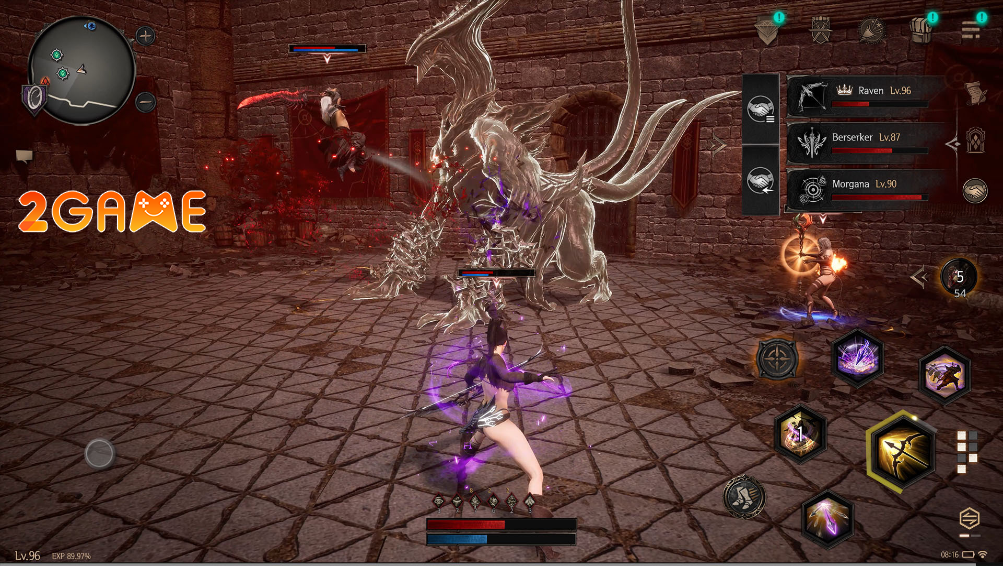Use the purple arrow shot skill
Viewport: 1003px width, 566px height.
tap(828, 517)
